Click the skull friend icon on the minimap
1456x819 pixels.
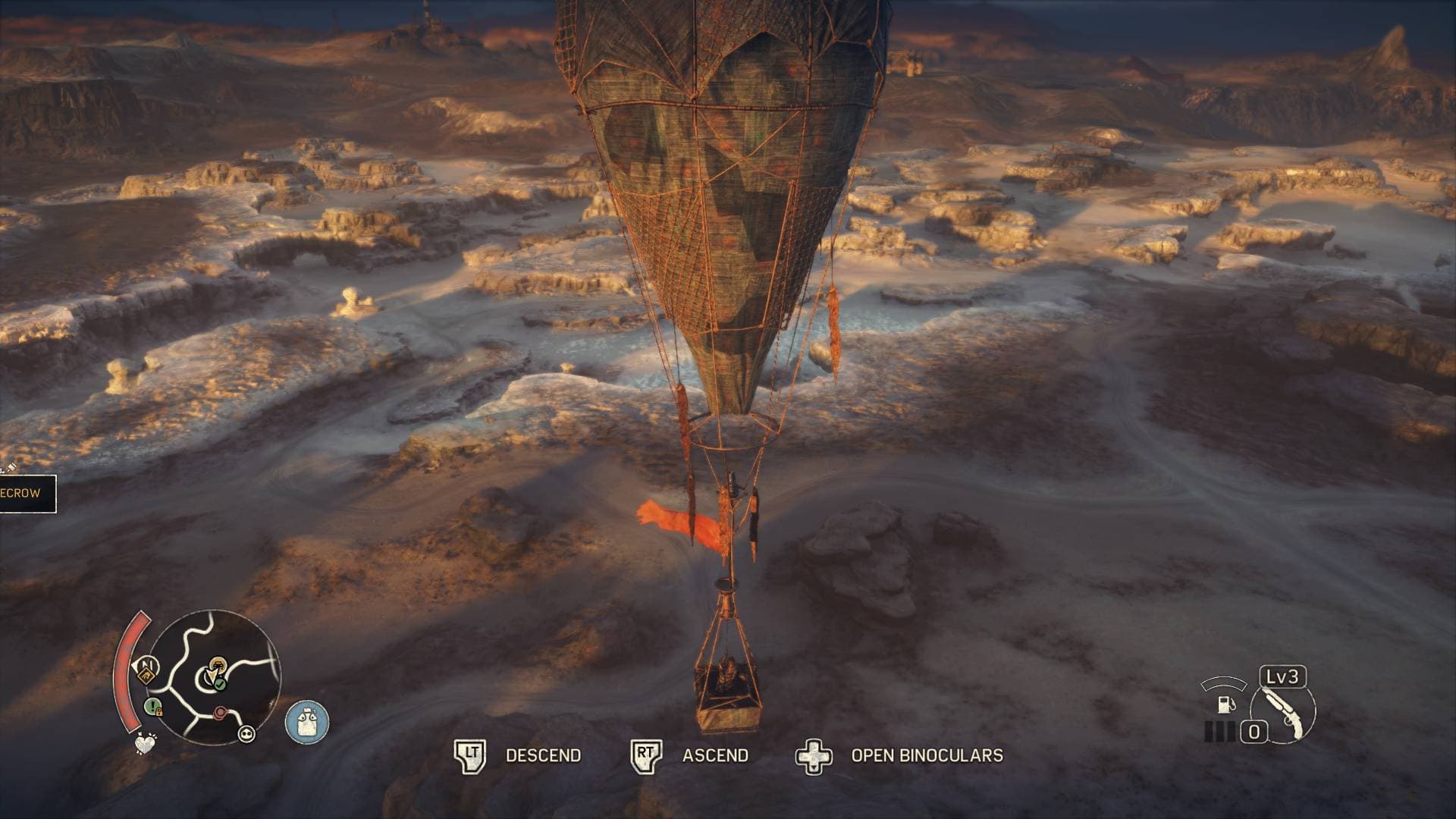point(247,734)
